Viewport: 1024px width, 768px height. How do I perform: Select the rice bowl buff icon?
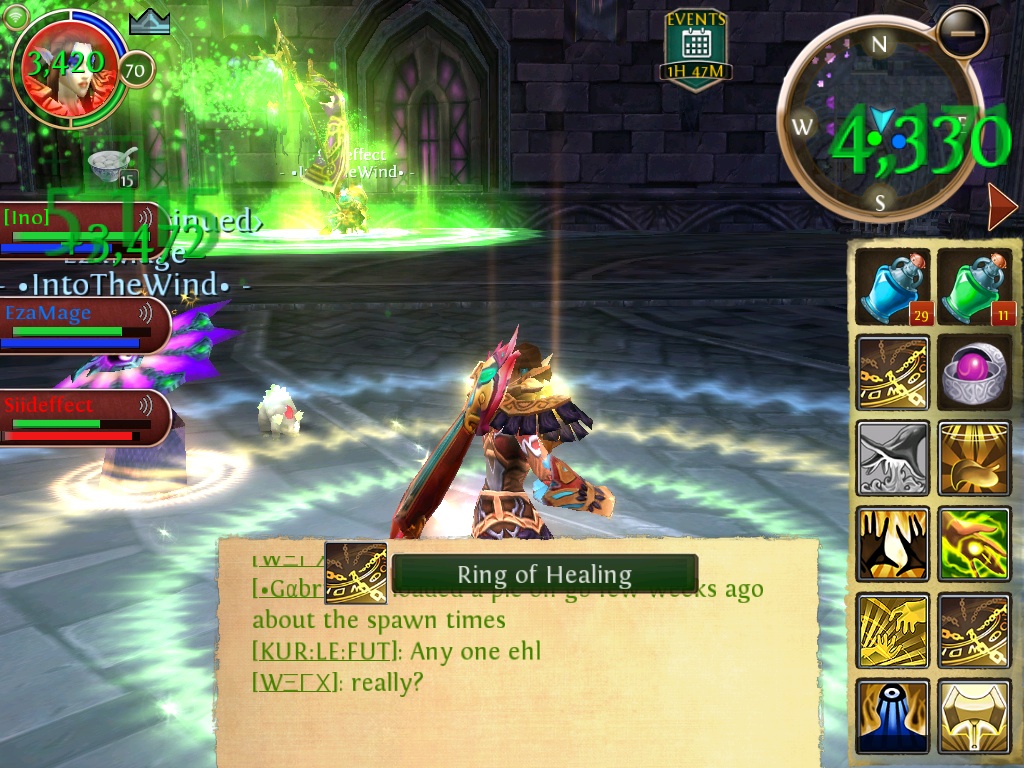112,165
